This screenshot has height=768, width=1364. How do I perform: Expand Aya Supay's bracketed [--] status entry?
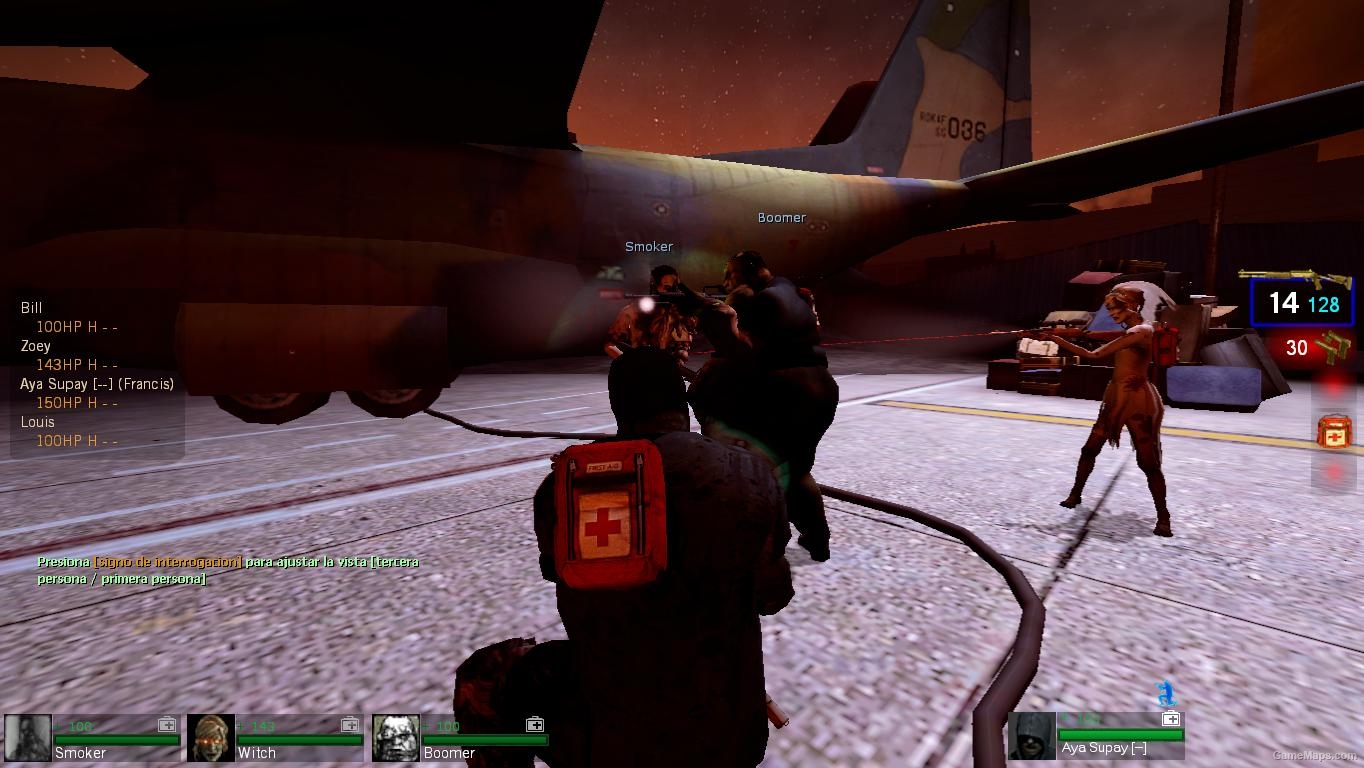[x=98, y=384]
